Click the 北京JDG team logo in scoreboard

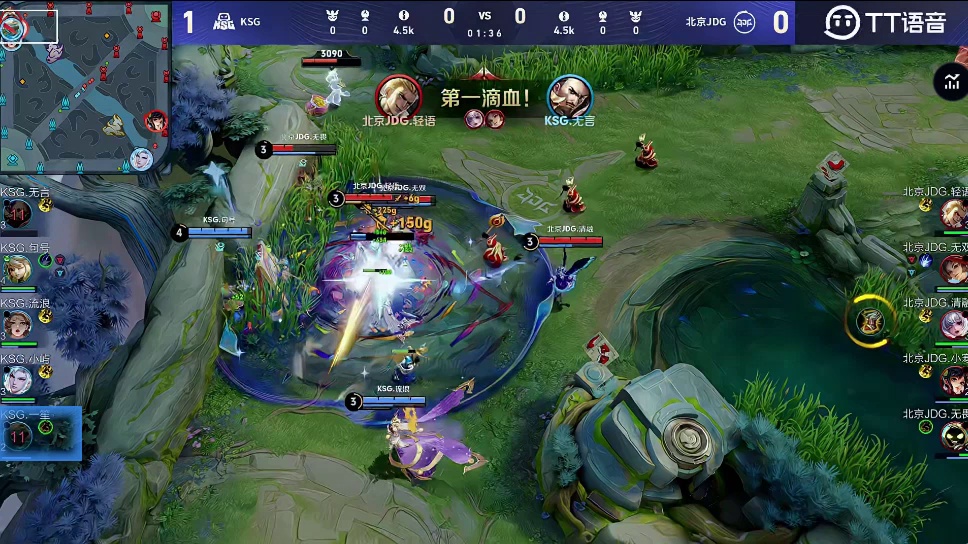coord(744,22)
